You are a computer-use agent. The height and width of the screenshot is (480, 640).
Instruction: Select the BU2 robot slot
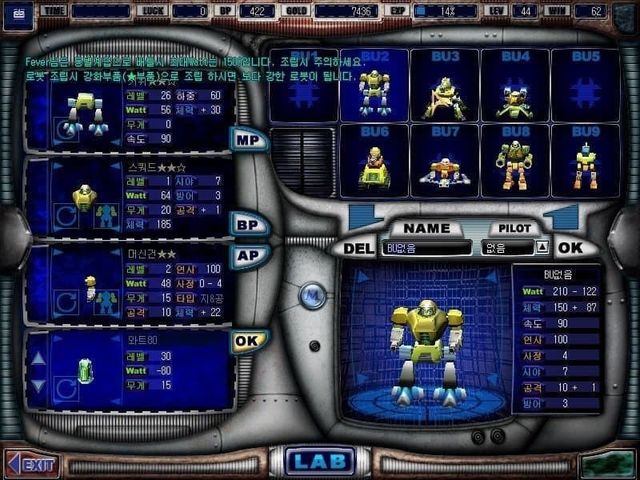(375, 87)
